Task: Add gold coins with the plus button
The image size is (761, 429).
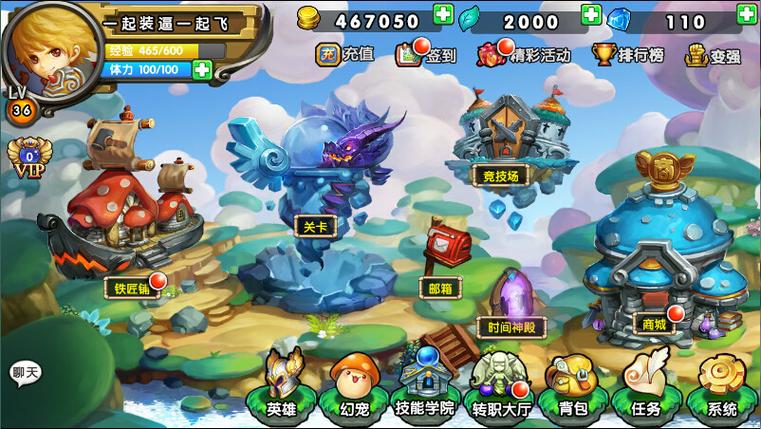Action: click(x=443, y=15)
